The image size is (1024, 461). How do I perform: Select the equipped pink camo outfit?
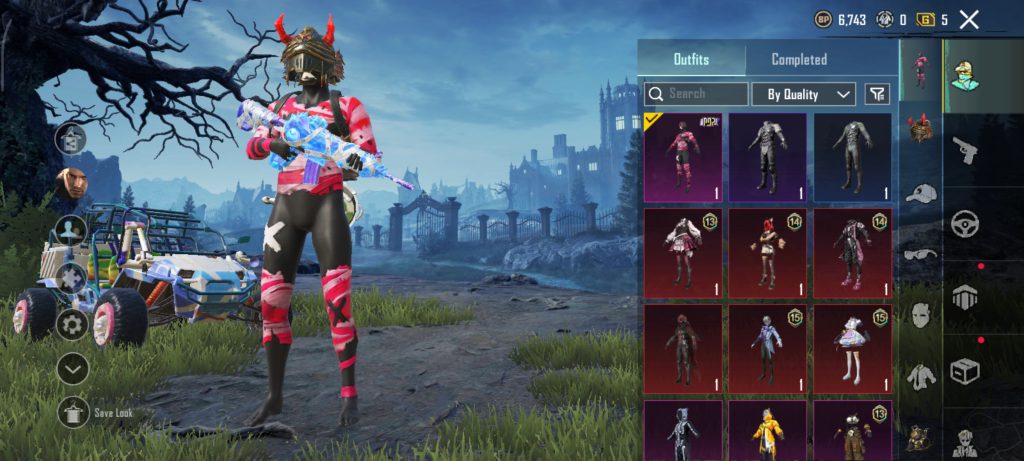point(684,157)
